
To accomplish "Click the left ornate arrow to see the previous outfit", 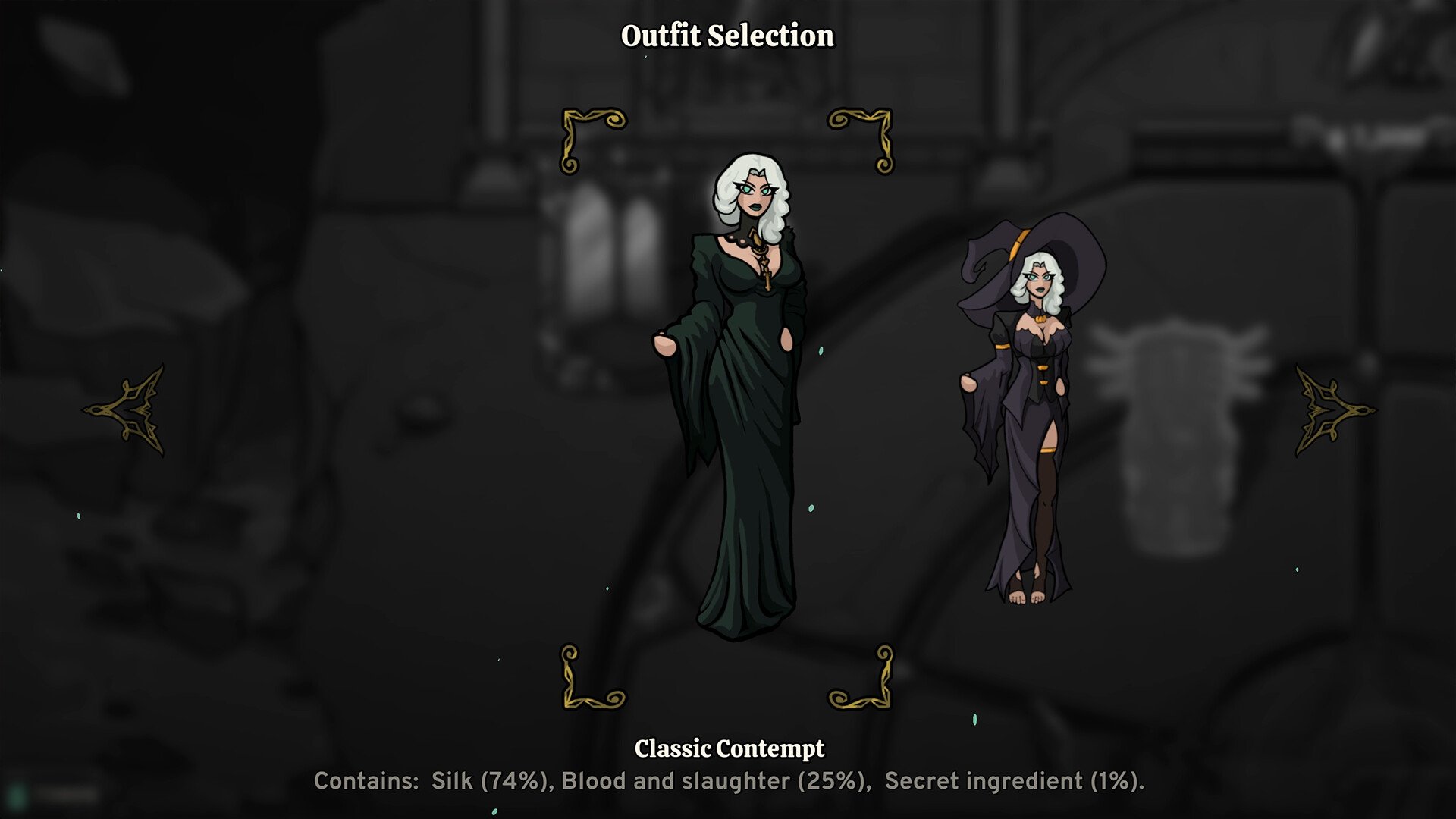I will 127,410.
